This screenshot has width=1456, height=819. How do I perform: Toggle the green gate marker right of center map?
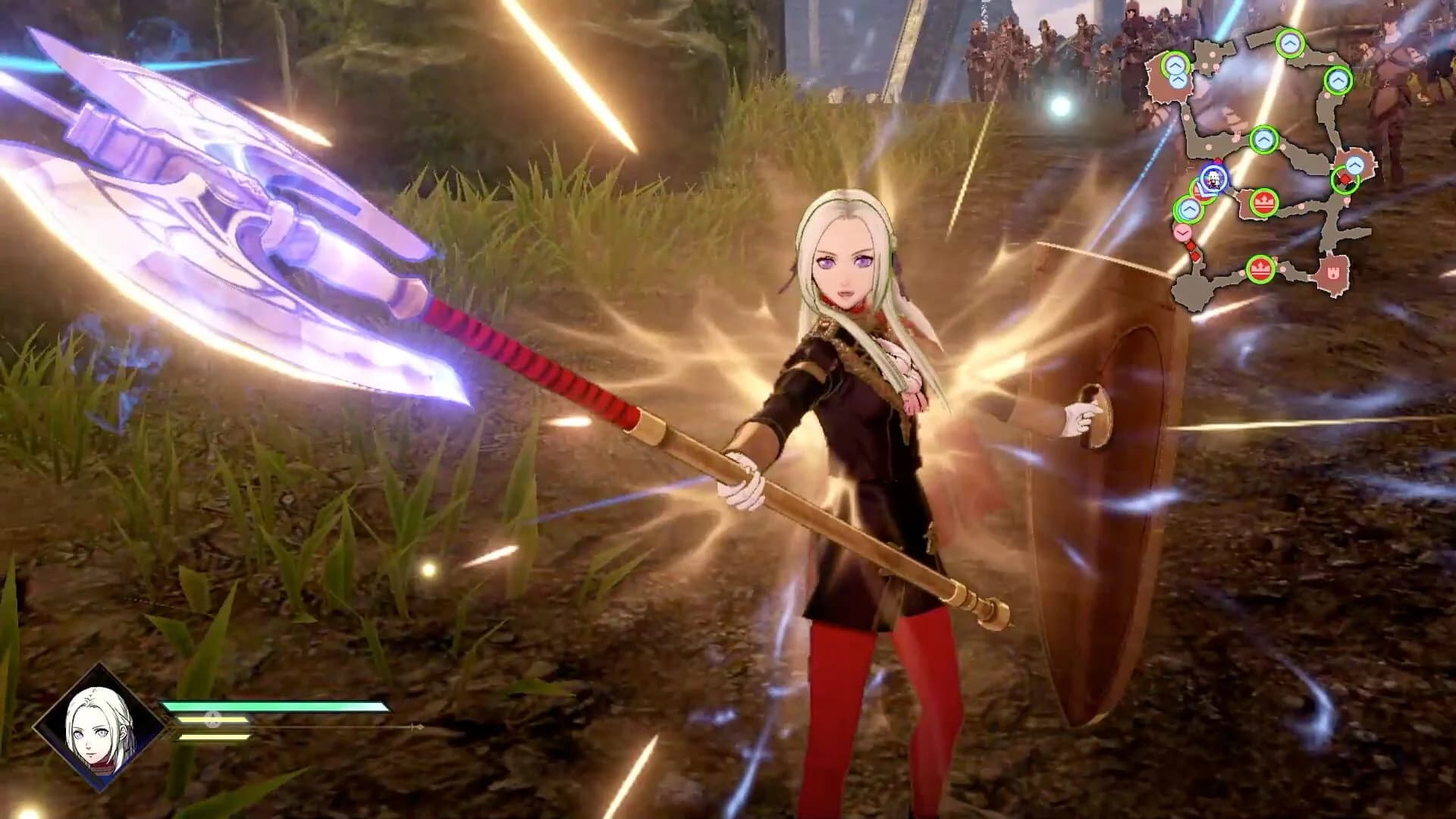click(x=1355, y=164)
